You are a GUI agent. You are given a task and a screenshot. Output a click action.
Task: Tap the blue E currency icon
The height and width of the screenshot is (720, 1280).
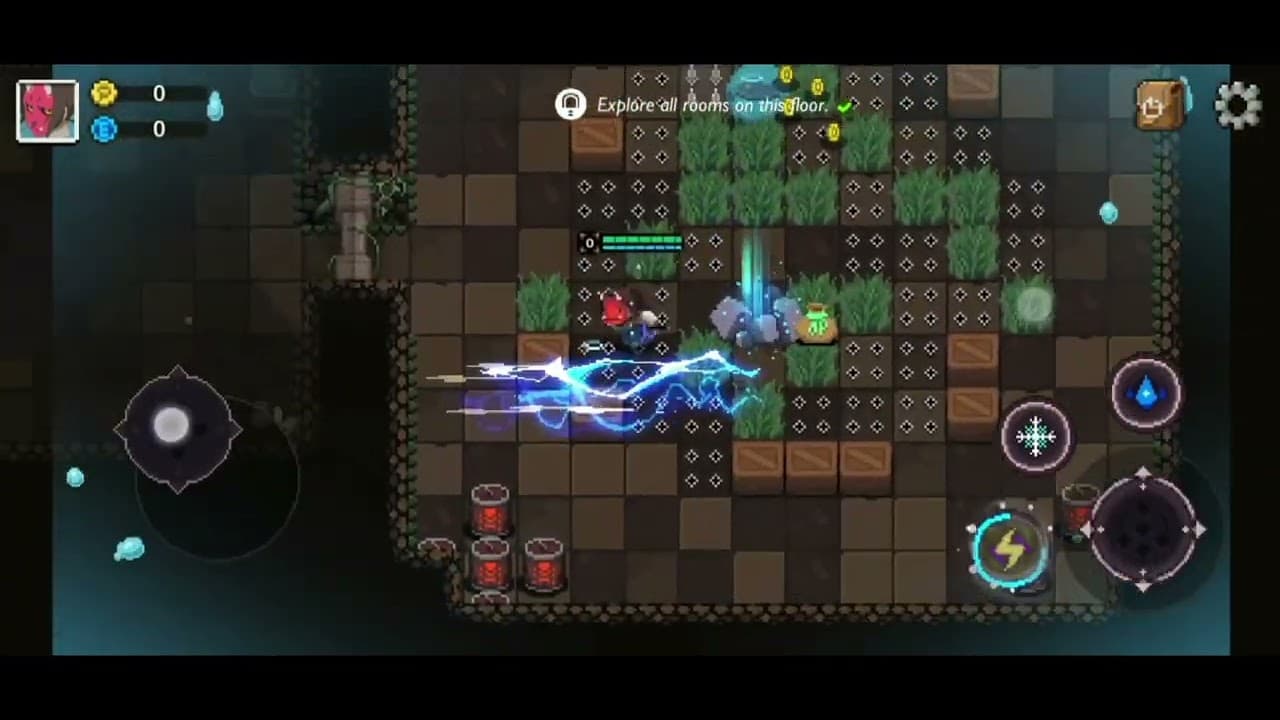click(105, 130)
